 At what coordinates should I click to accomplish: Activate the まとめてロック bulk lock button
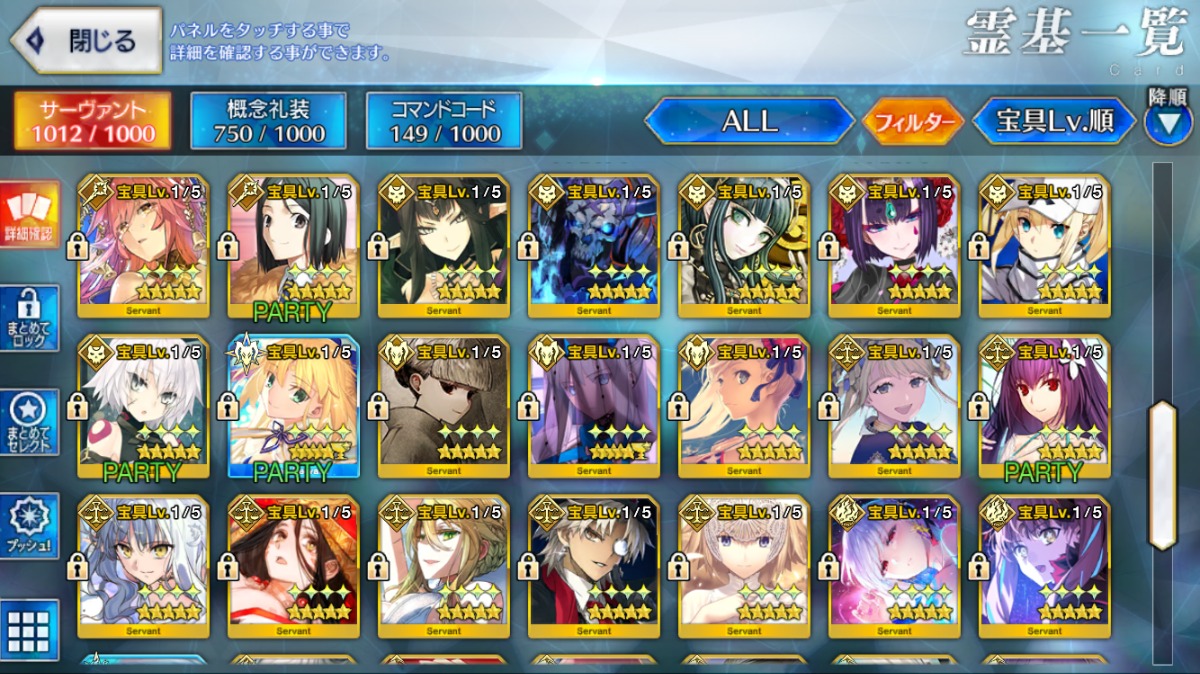[29, 318]
